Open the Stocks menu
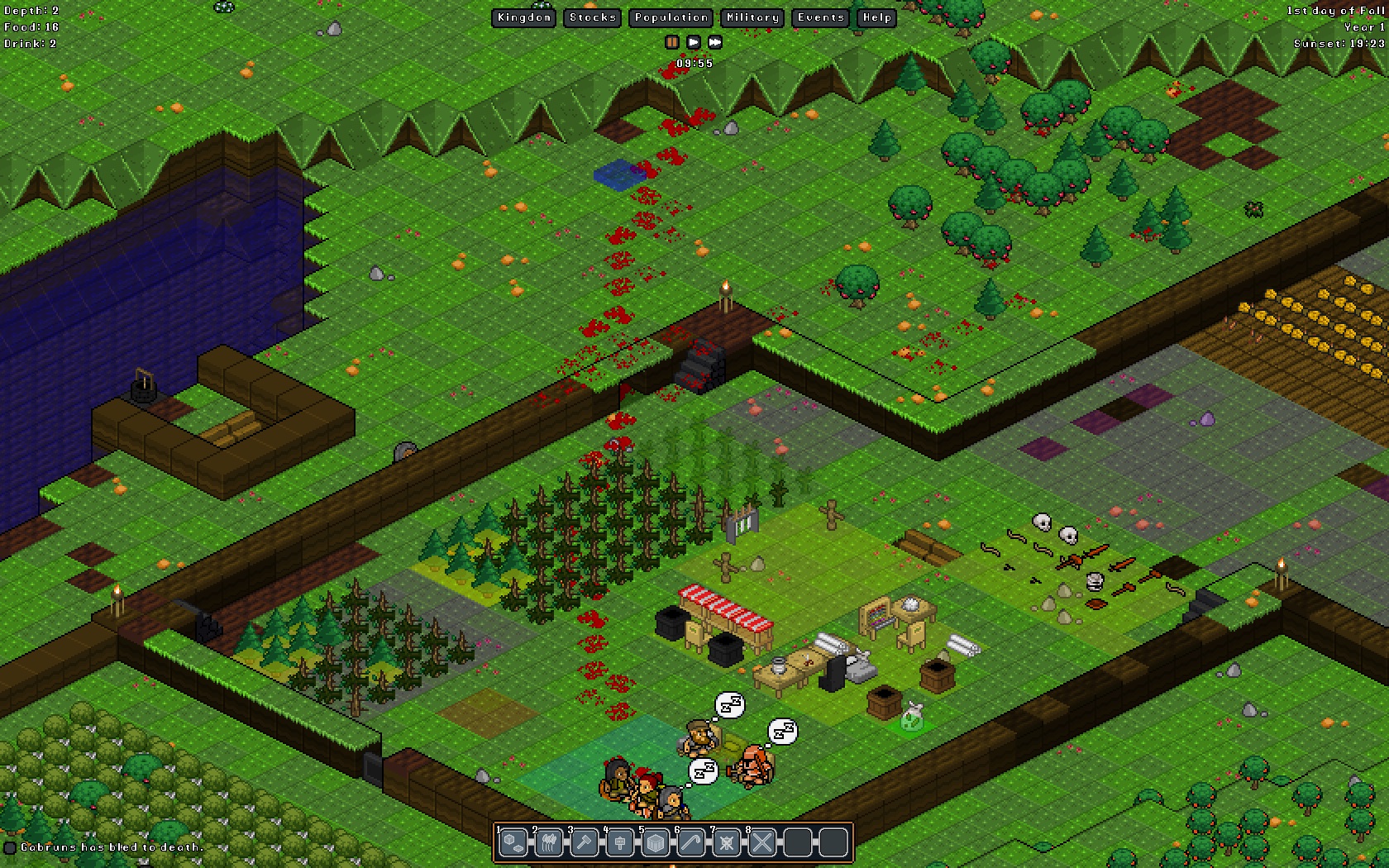This screenshot has height=868, width=1389. tap(593, 17)
